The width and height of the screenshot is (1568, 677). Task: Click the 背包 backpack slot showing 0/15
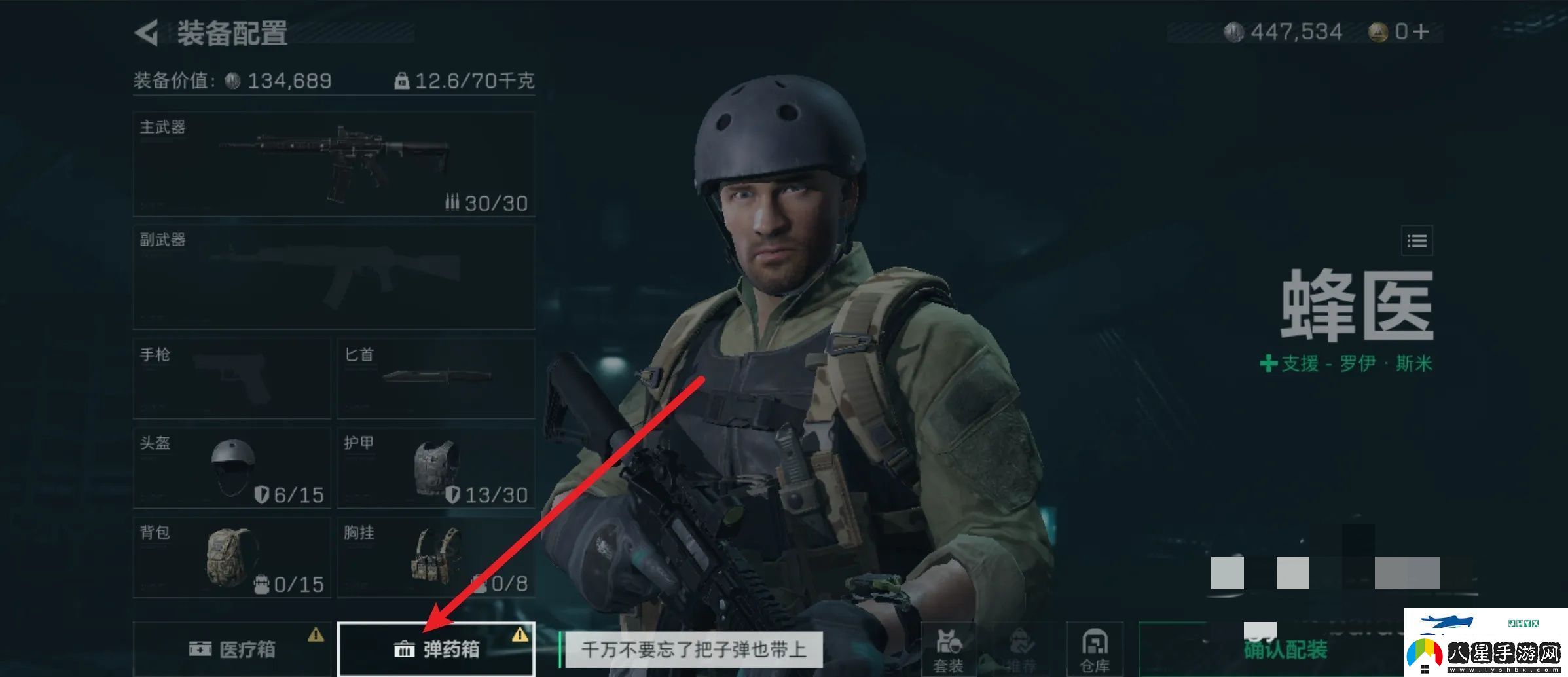232,558
